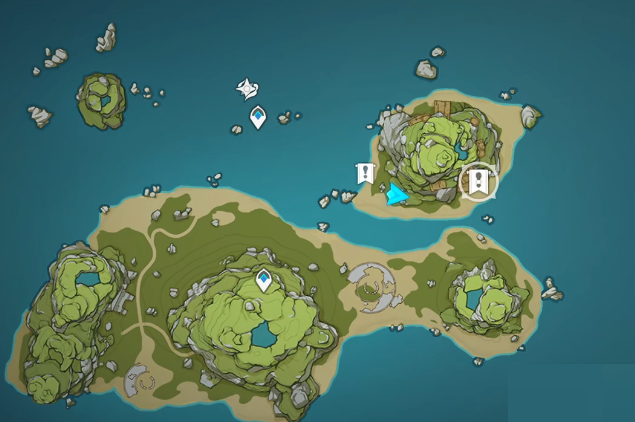The width and height of the screenshot is (635, 422).
Task: Click the blue player location arrow
Action: point(398,193)
